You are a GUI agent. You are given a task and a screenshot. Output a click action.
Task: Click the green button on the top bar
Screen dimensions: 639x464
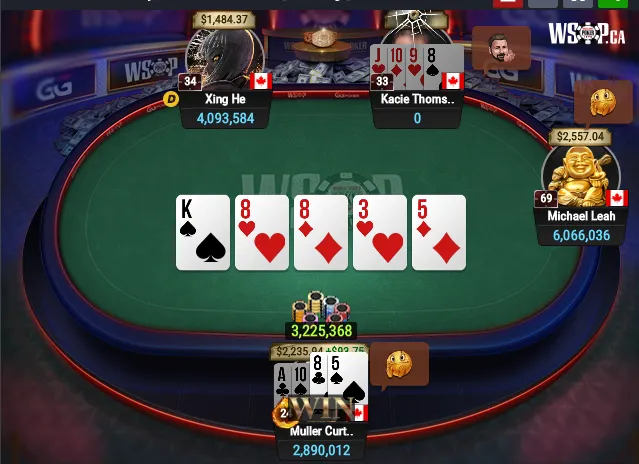click(x=615, y=3)
